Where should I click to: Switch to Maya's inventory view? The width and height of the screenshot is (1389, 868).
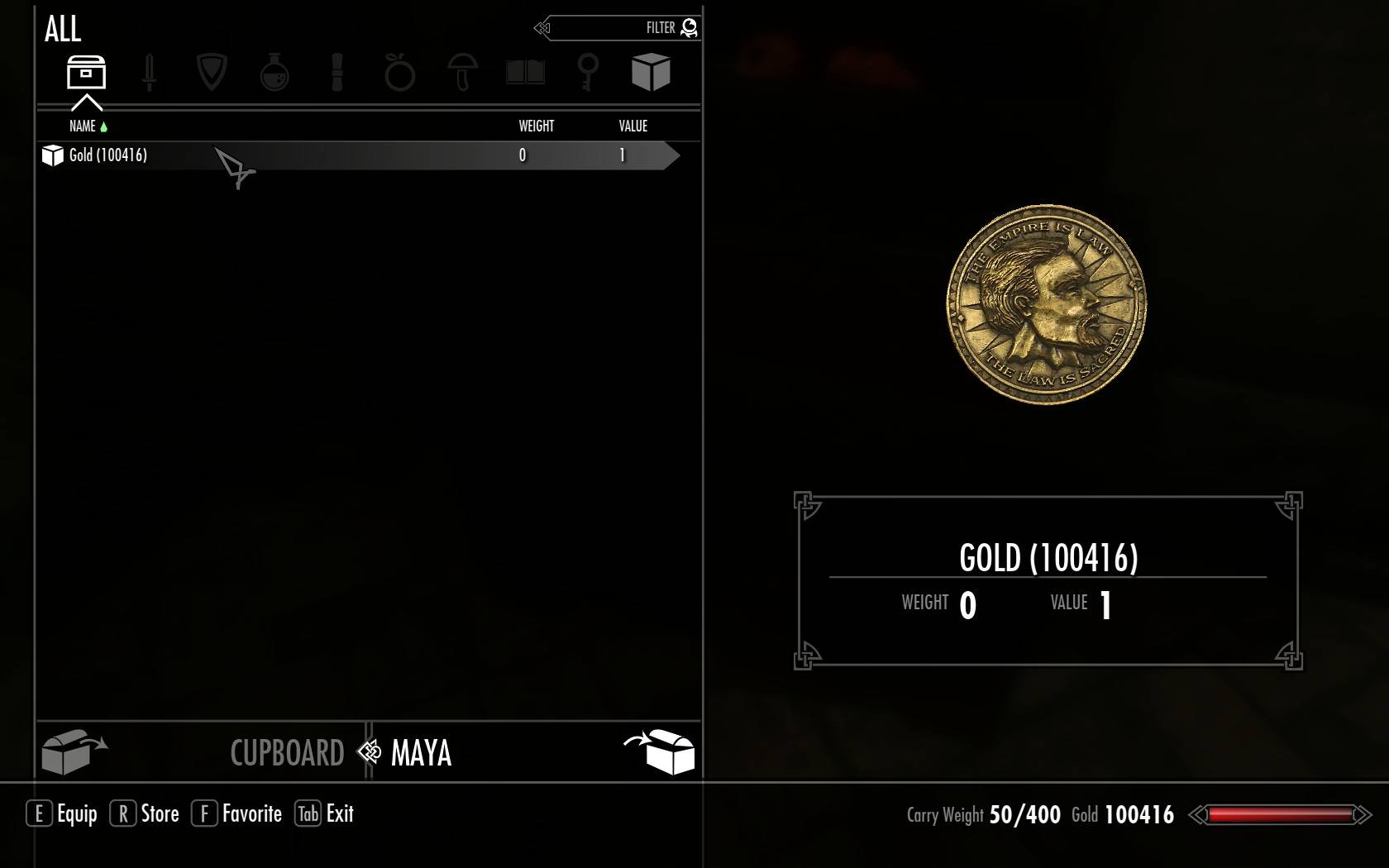tap(421, 753)
